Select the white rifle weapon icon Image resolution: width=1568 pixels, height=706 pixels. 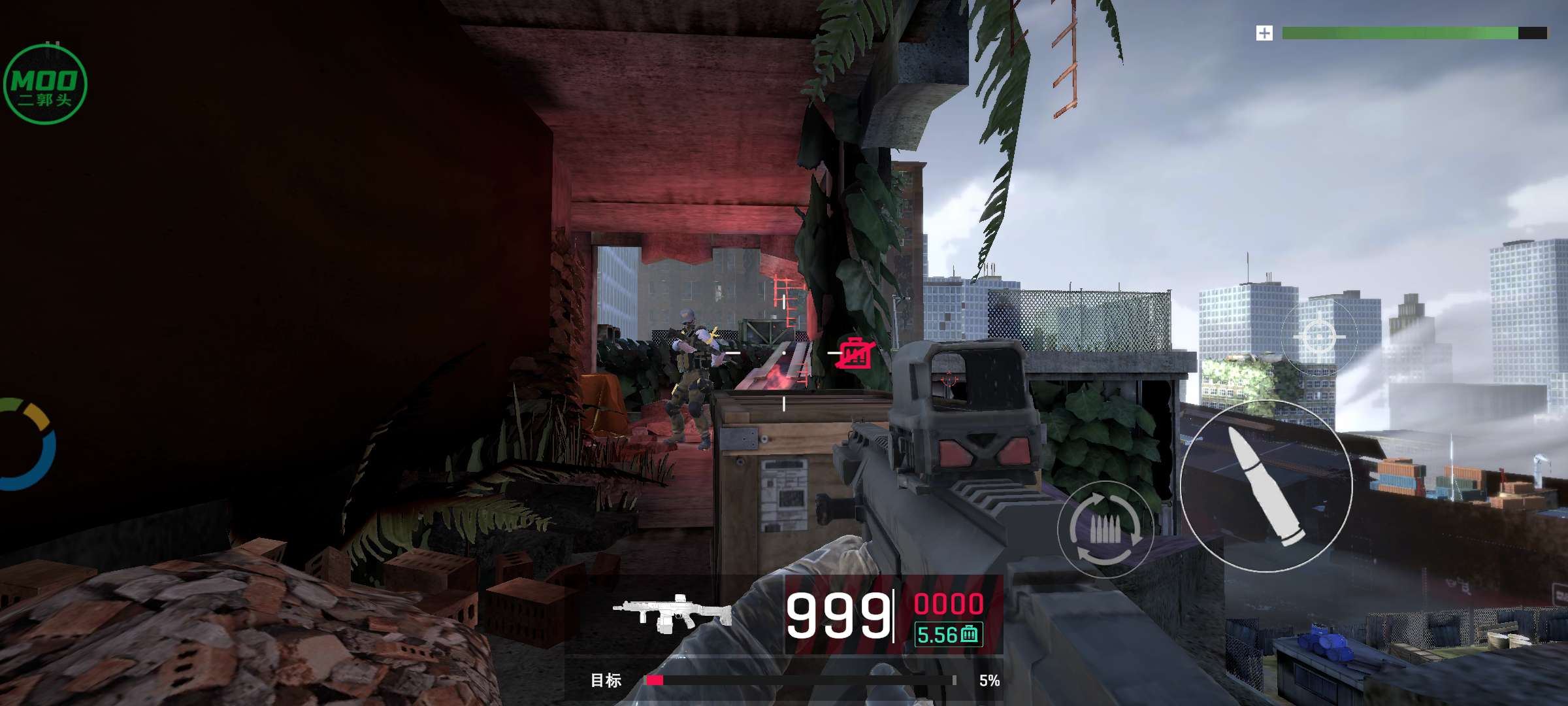pos(673,613)
